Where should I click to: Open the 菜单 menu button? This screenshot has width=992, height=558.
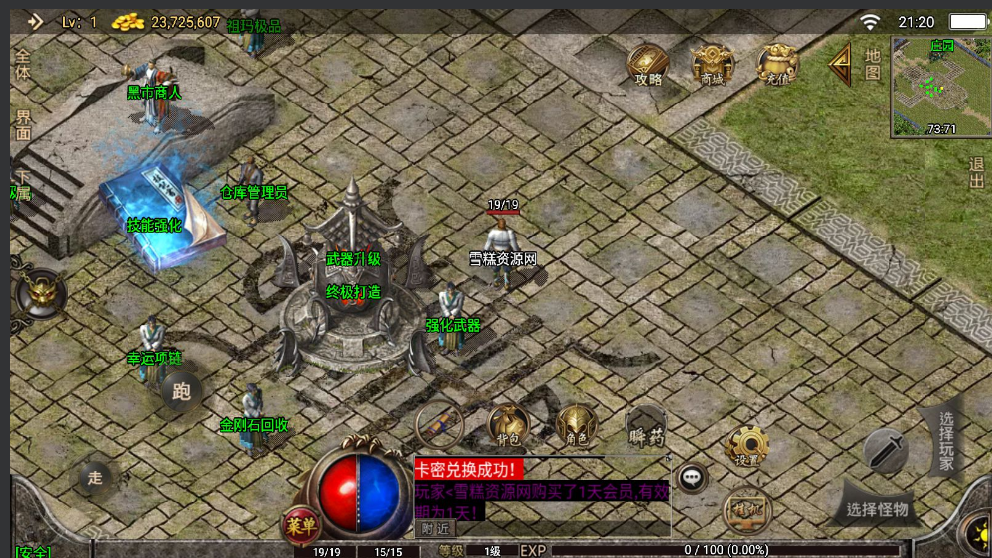pyautogui.click(x=300, y=524)
